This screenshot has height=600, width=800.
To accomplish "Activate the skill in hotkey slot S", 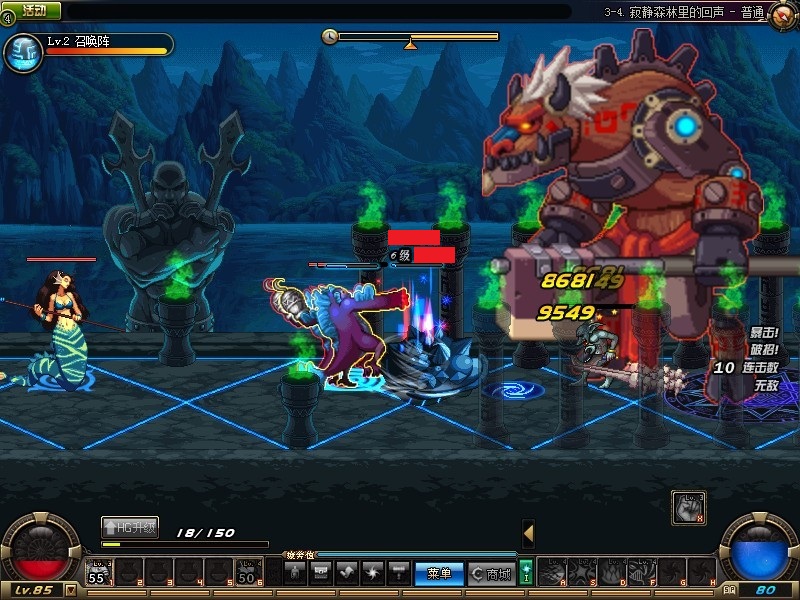I will coord(582,572).
